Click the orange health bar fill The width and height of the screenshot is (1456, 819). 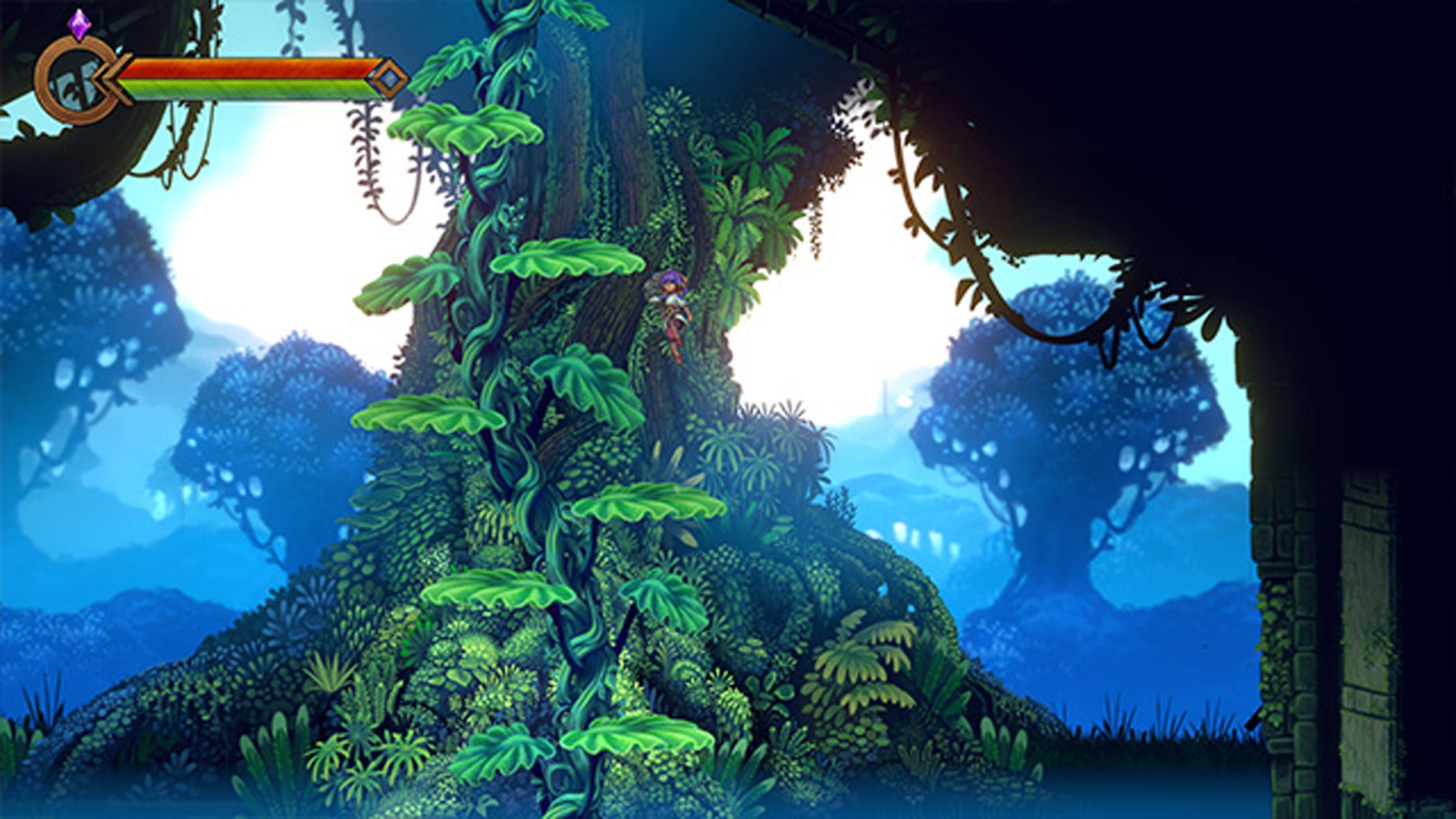(x=250, y=71)
